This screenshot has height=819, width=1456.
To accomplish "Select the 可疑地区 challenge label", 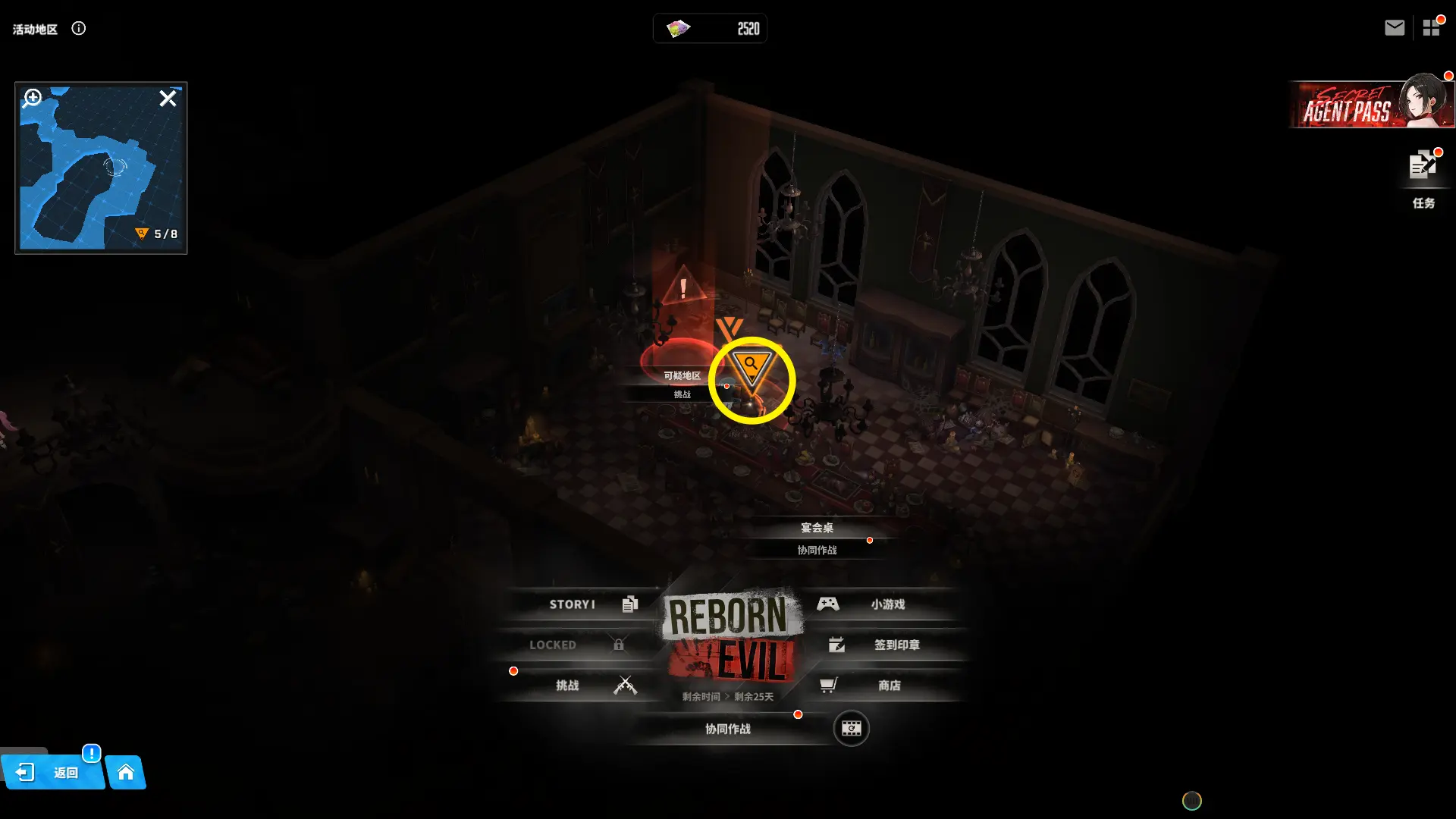I will (682, 384).
